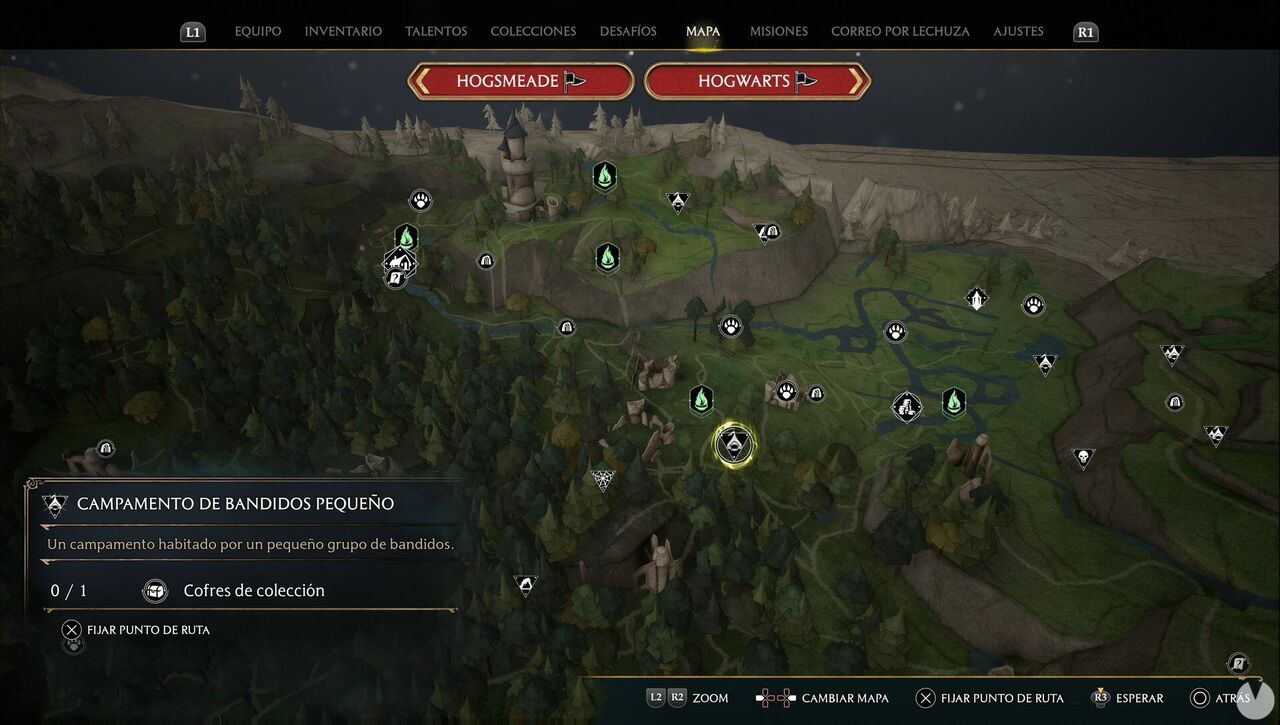This screenshot has height=725, width=1280.
Task: Click the Merlin trial stone ruins diamond icon
Action: [907, 407]
